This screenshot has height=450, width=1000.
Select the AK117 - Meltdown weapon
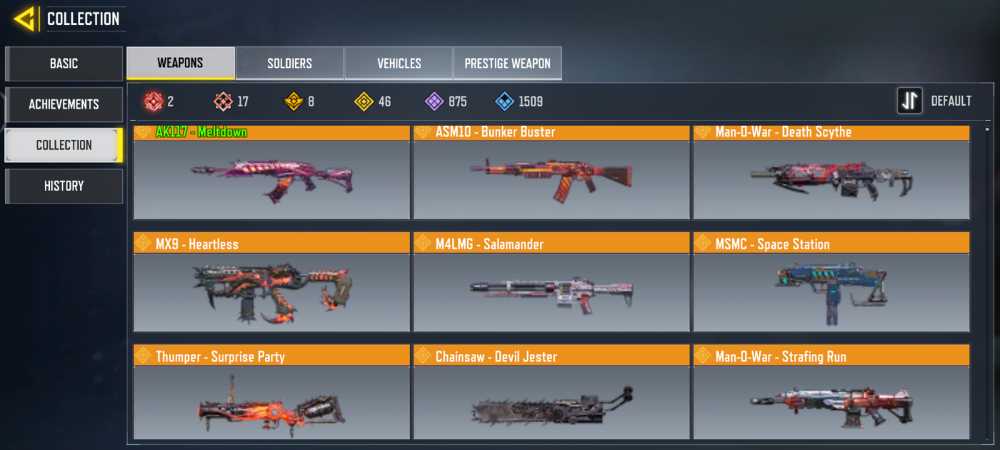point(271,172)
